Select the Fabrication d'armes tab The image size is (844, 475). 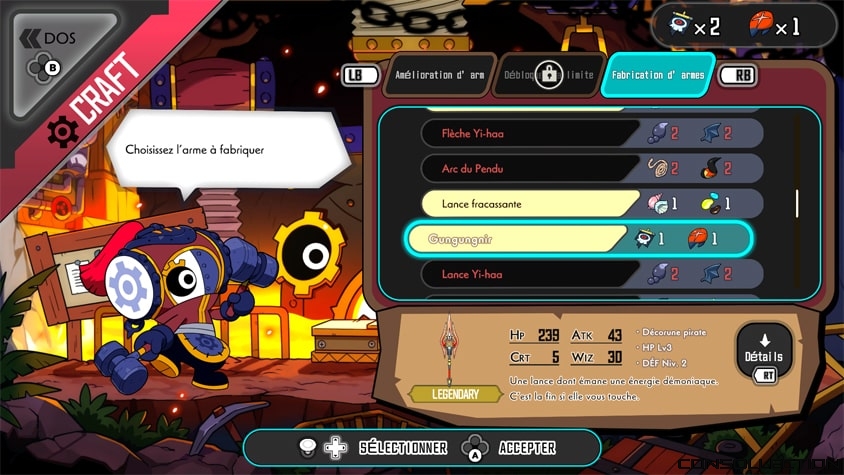(x=658, y=75)
